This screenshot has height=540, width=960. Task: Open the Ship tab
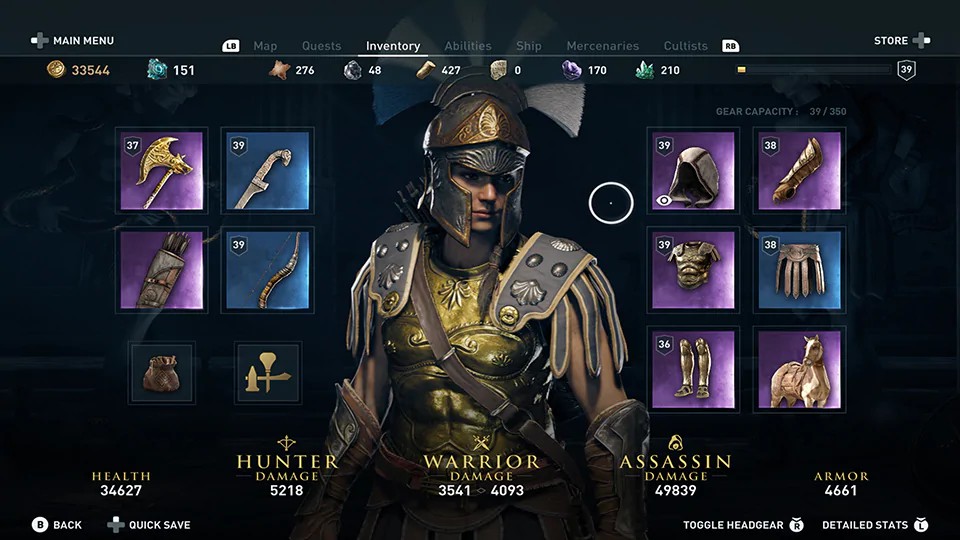point(529,46)
